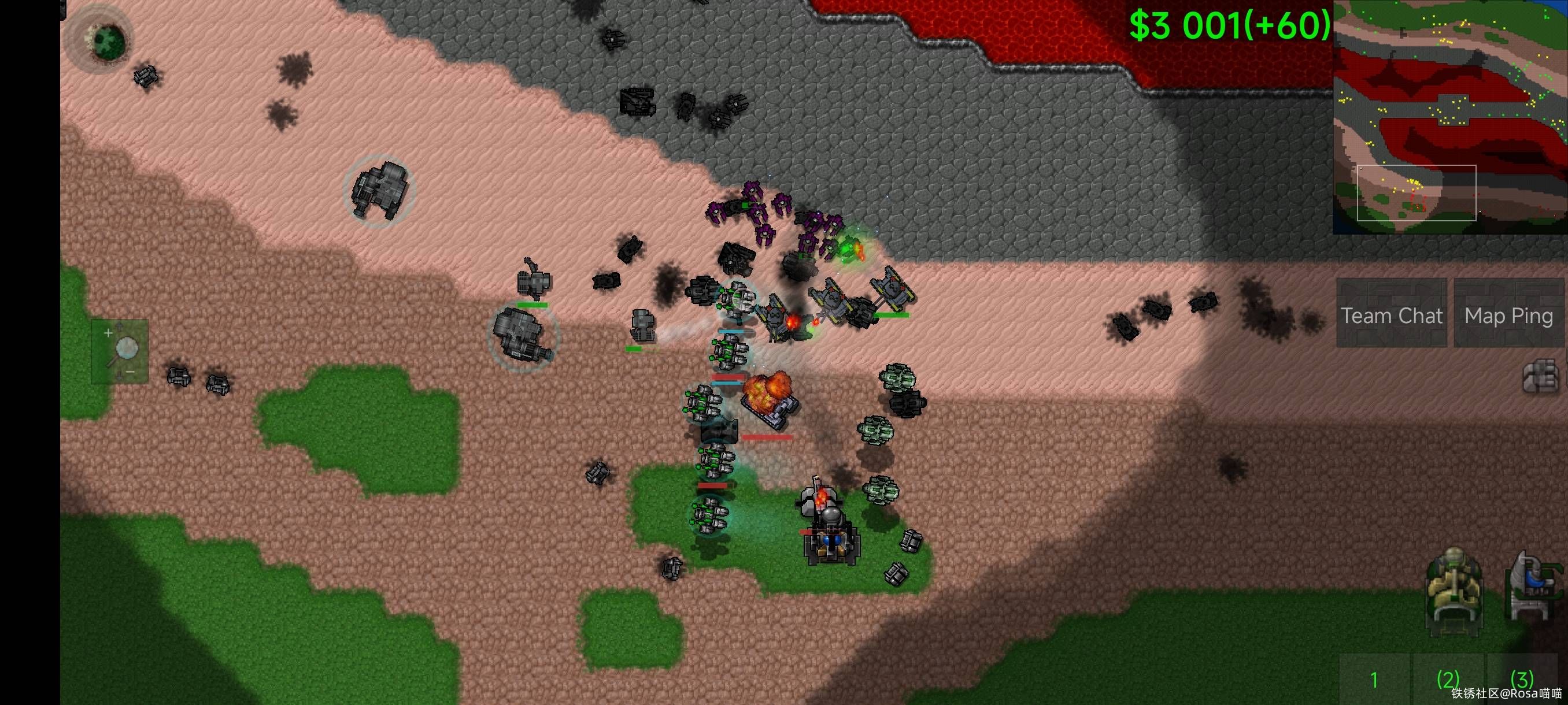Viewport: 1568px width, 705px height.
Task: Select control group (2)
Action: [x=1448, y=679]
